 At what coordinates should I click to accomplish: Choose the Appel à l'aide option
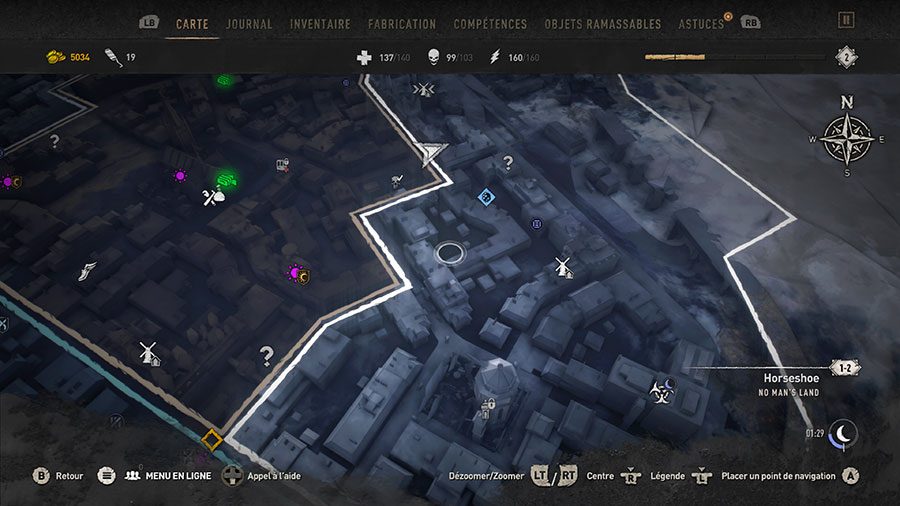273,476
